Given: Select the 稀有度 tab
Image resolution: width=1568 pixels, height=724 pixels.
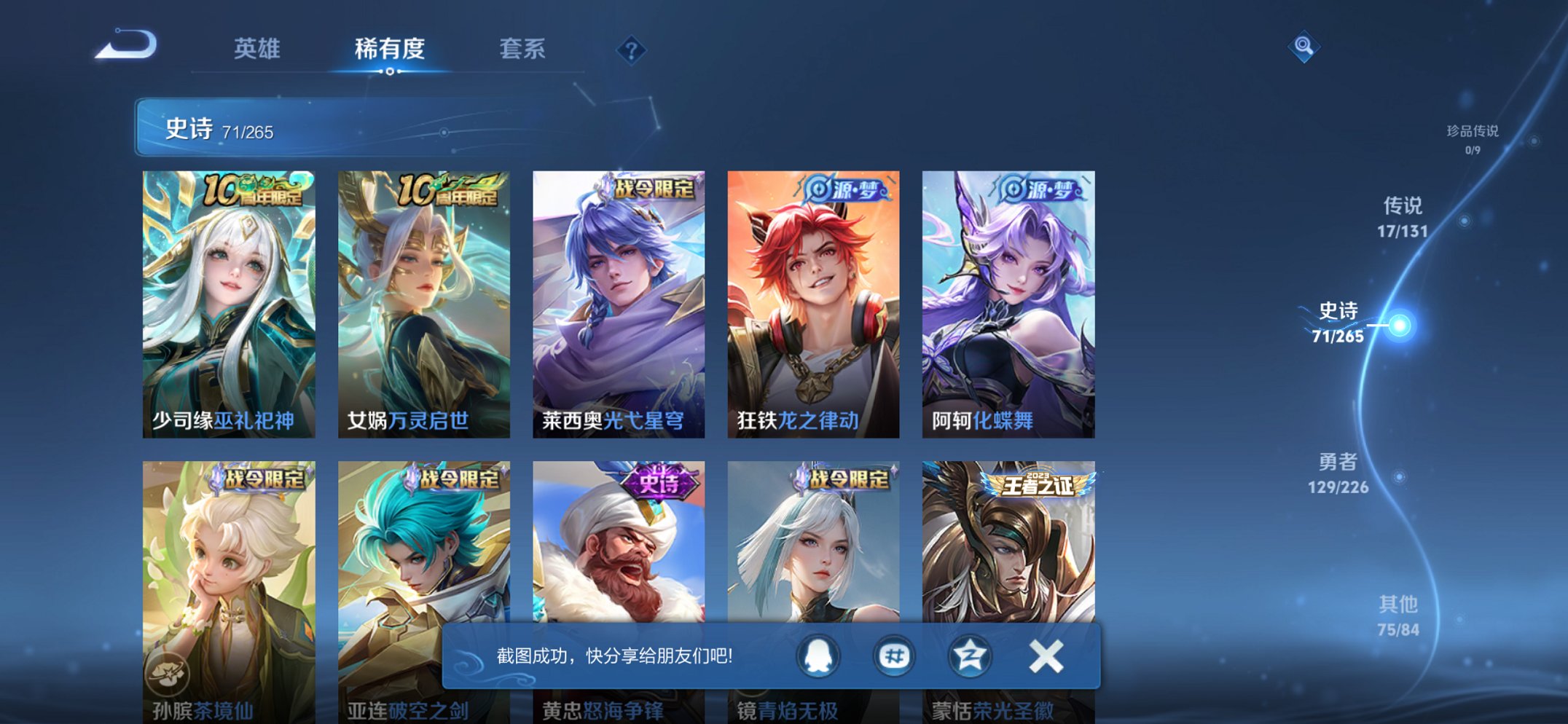Looking at the screenshot, I should (x=391, y=50).
